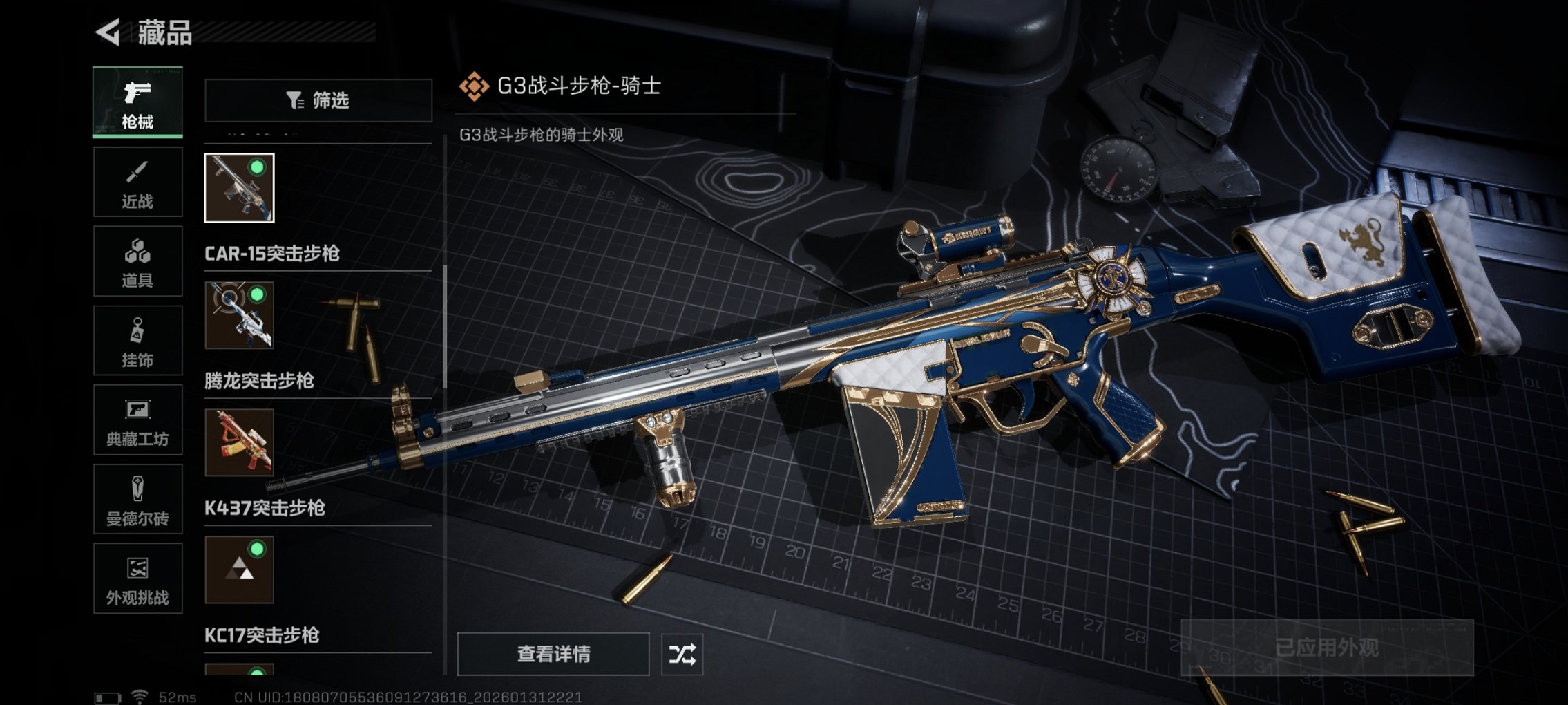Switch to the 枪械 tab
1568x705 pixels.
pos(137,102)
